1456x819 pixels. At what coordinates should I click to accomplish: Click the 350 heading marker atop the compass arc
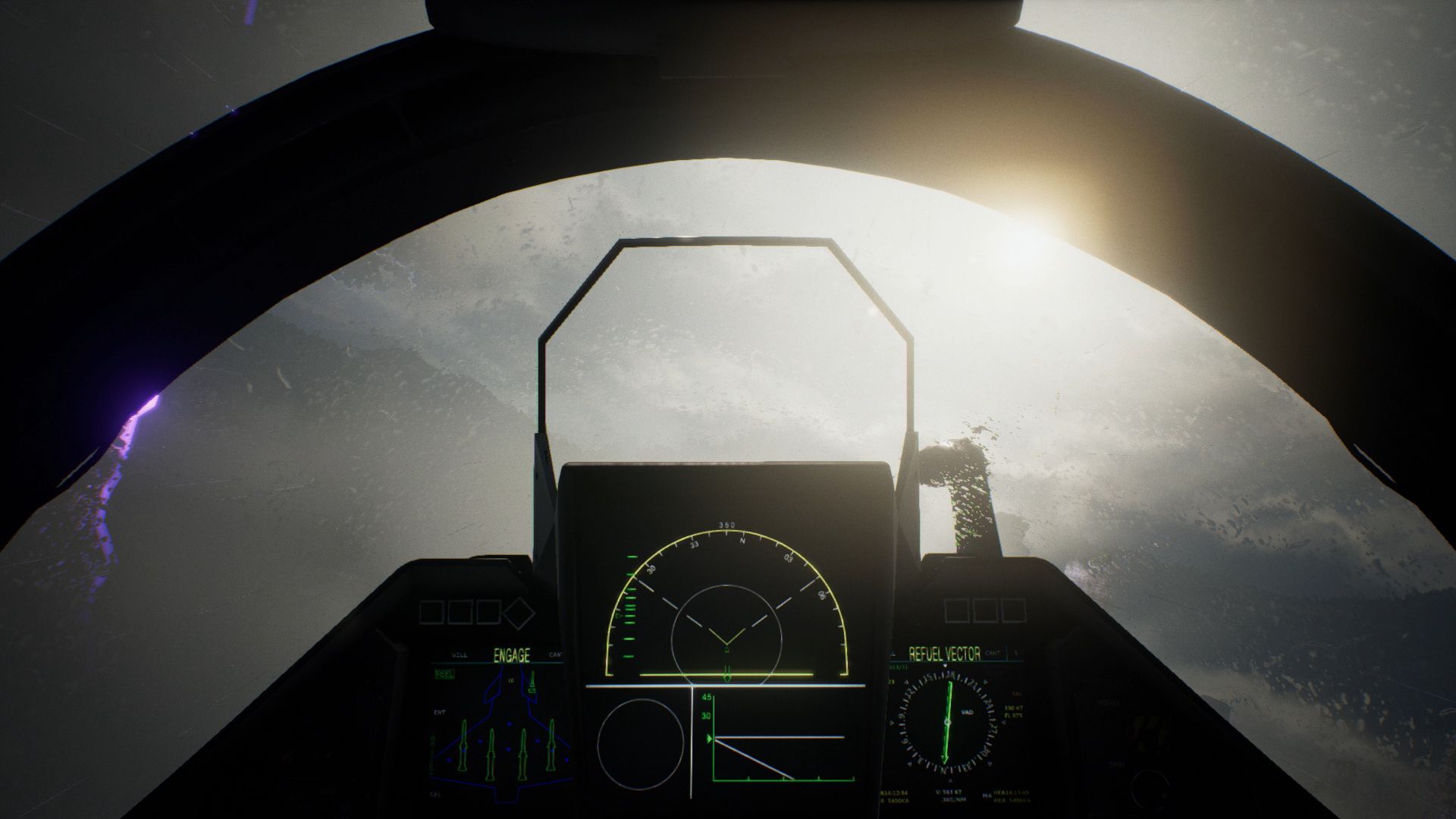pos(726,523)
